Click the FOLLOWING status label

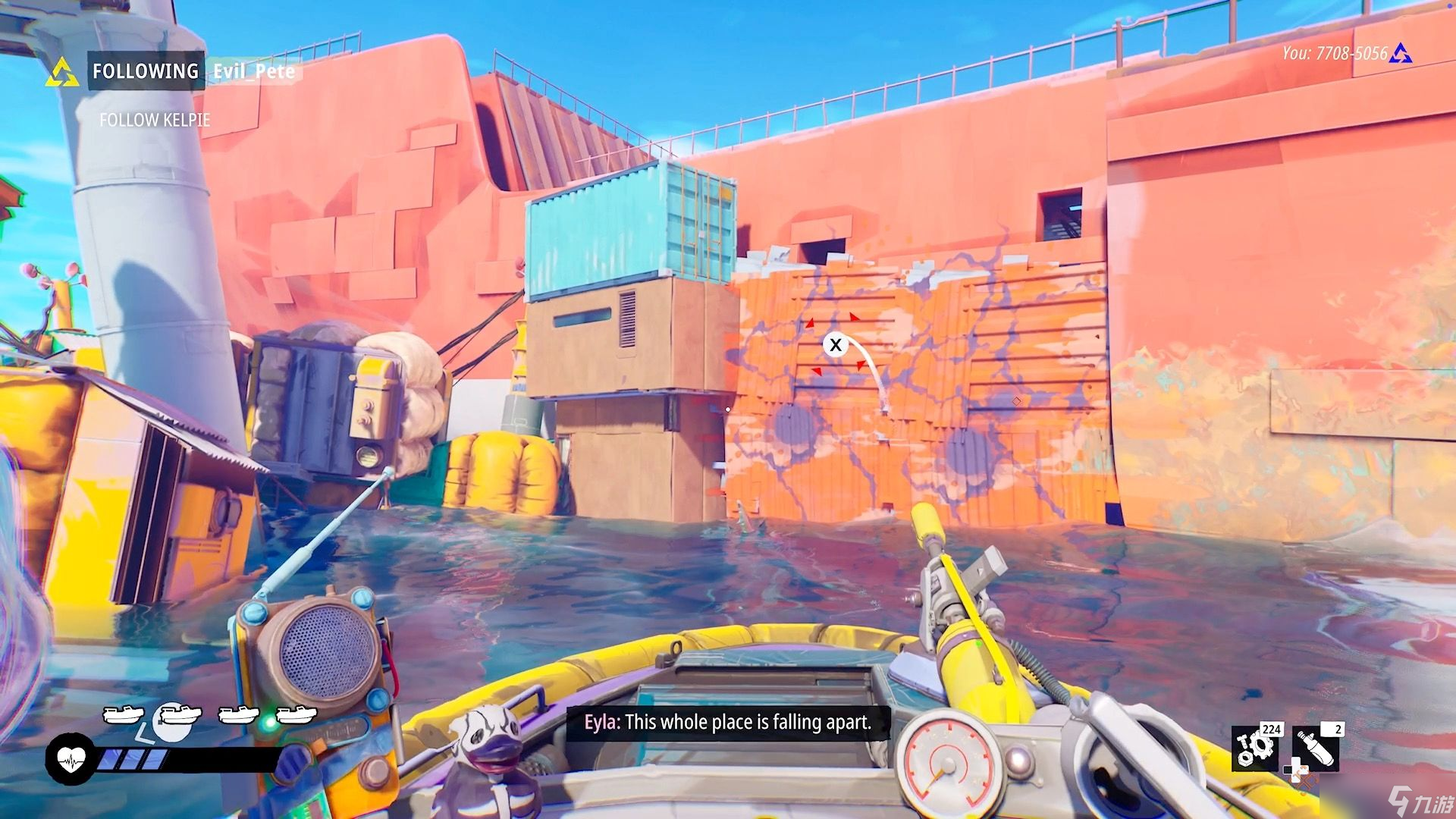point(146,71)
